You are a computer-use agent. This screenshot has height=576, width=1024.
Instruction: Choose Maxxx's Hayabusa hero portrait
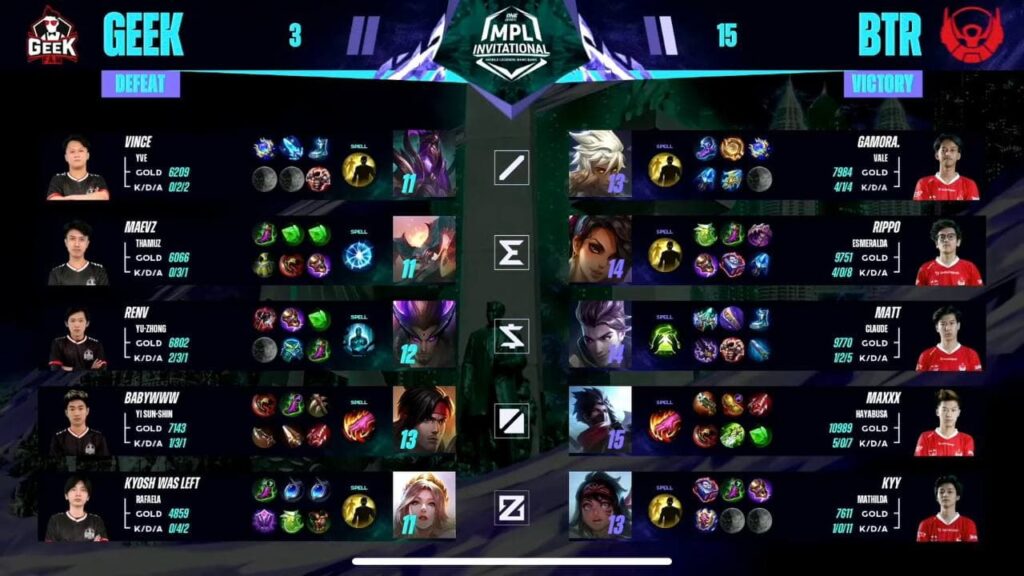pyautogui.click(x=600, y=420)
